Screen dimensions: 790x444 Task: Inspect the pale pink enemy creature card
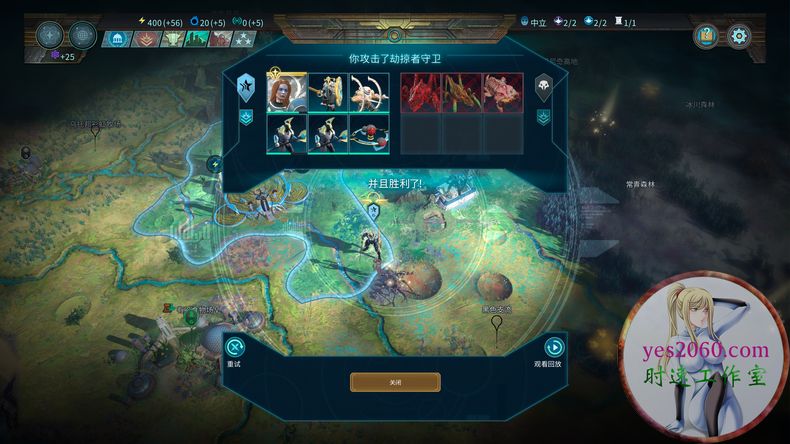pyautogui.click(x=503, y=92)
